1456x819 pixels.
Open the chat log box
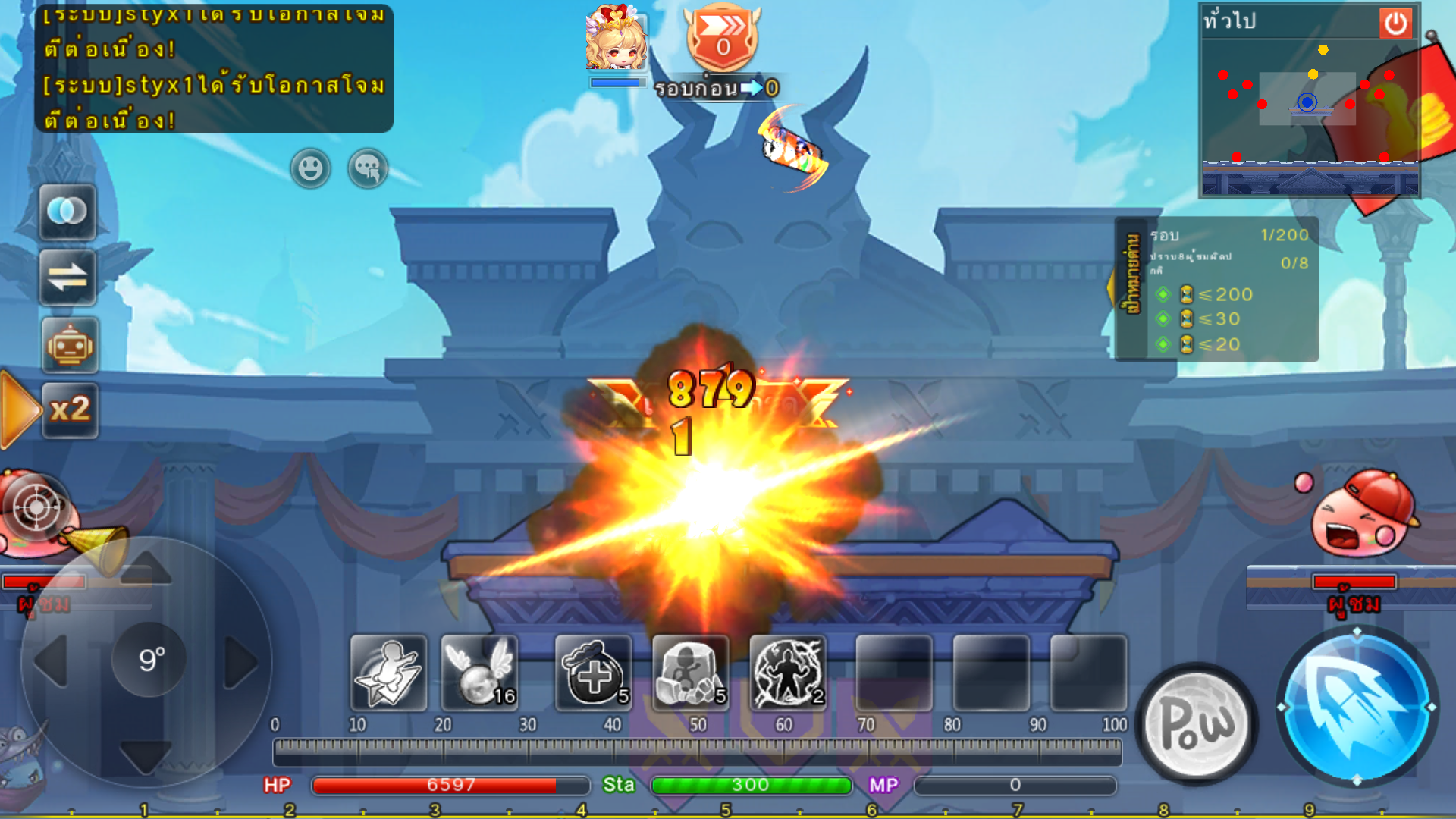click(214, 68)
